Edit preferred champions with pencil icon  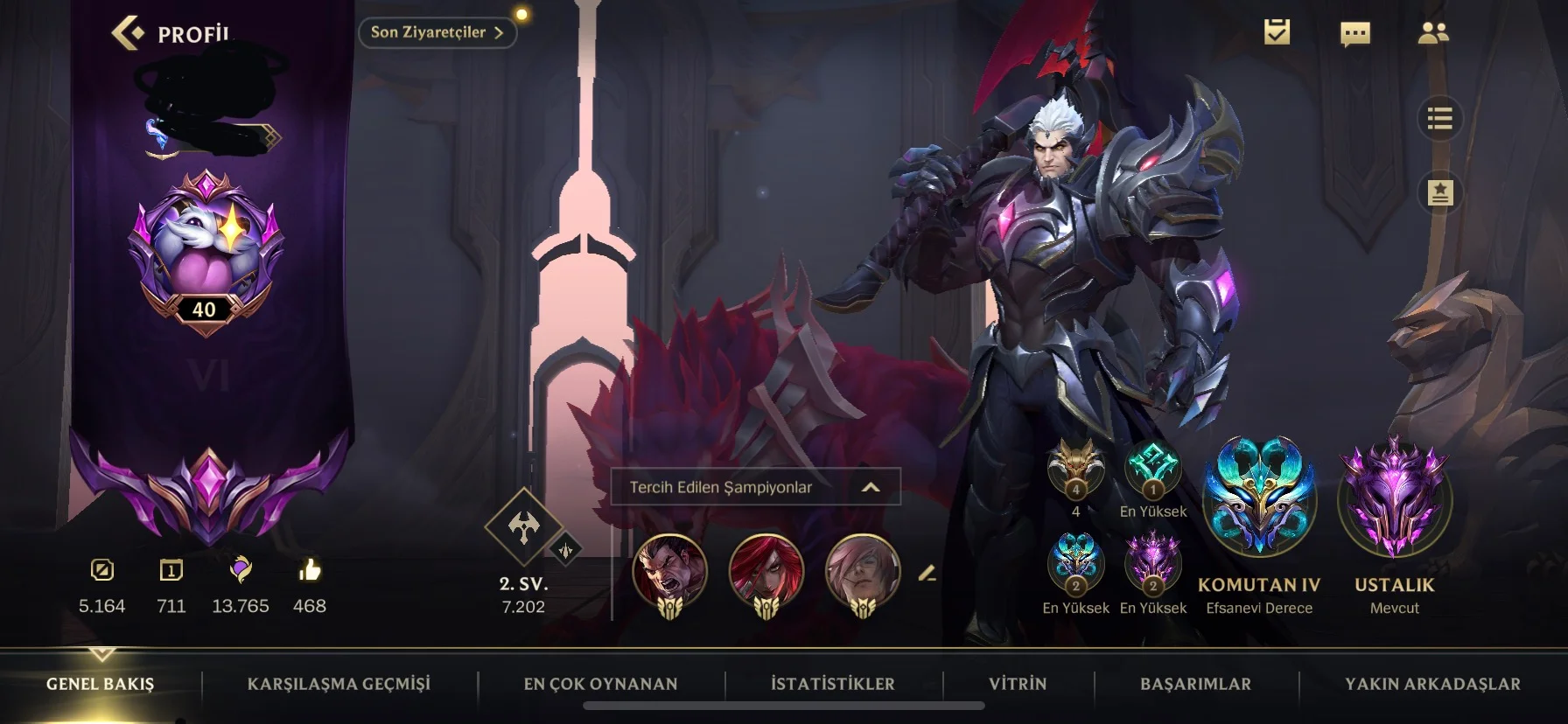click(x=927, y=574)
